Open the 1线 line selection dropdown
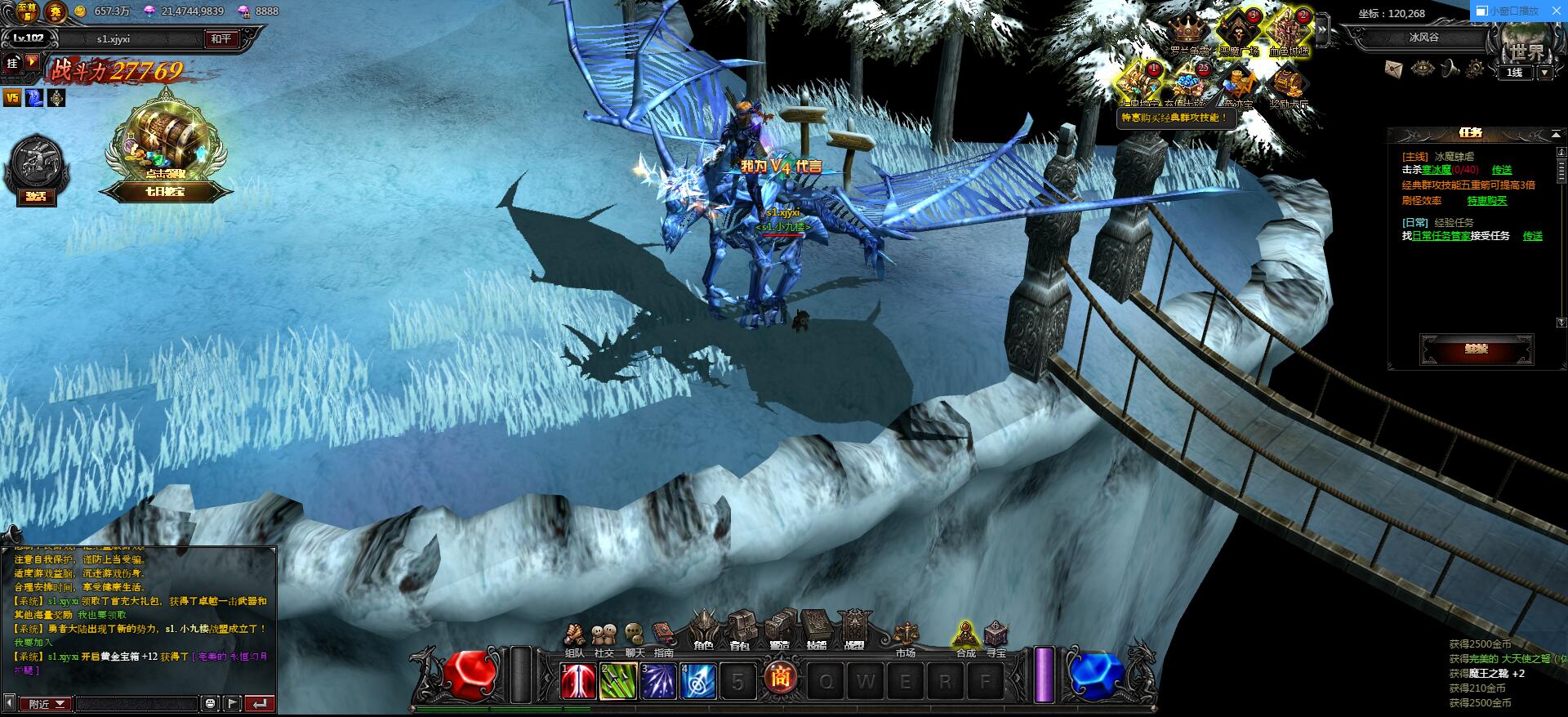Viewport: 1568px width, 717px height. coord(1544,73)
